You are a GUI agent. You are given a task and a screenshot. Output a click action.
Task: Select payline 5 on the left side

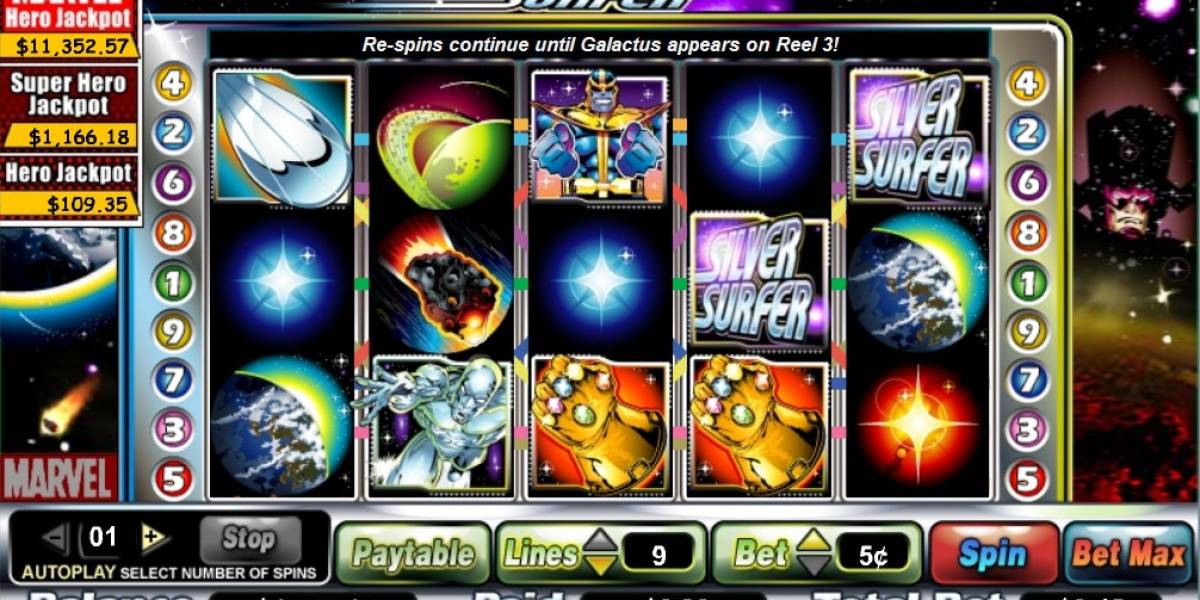173,479
